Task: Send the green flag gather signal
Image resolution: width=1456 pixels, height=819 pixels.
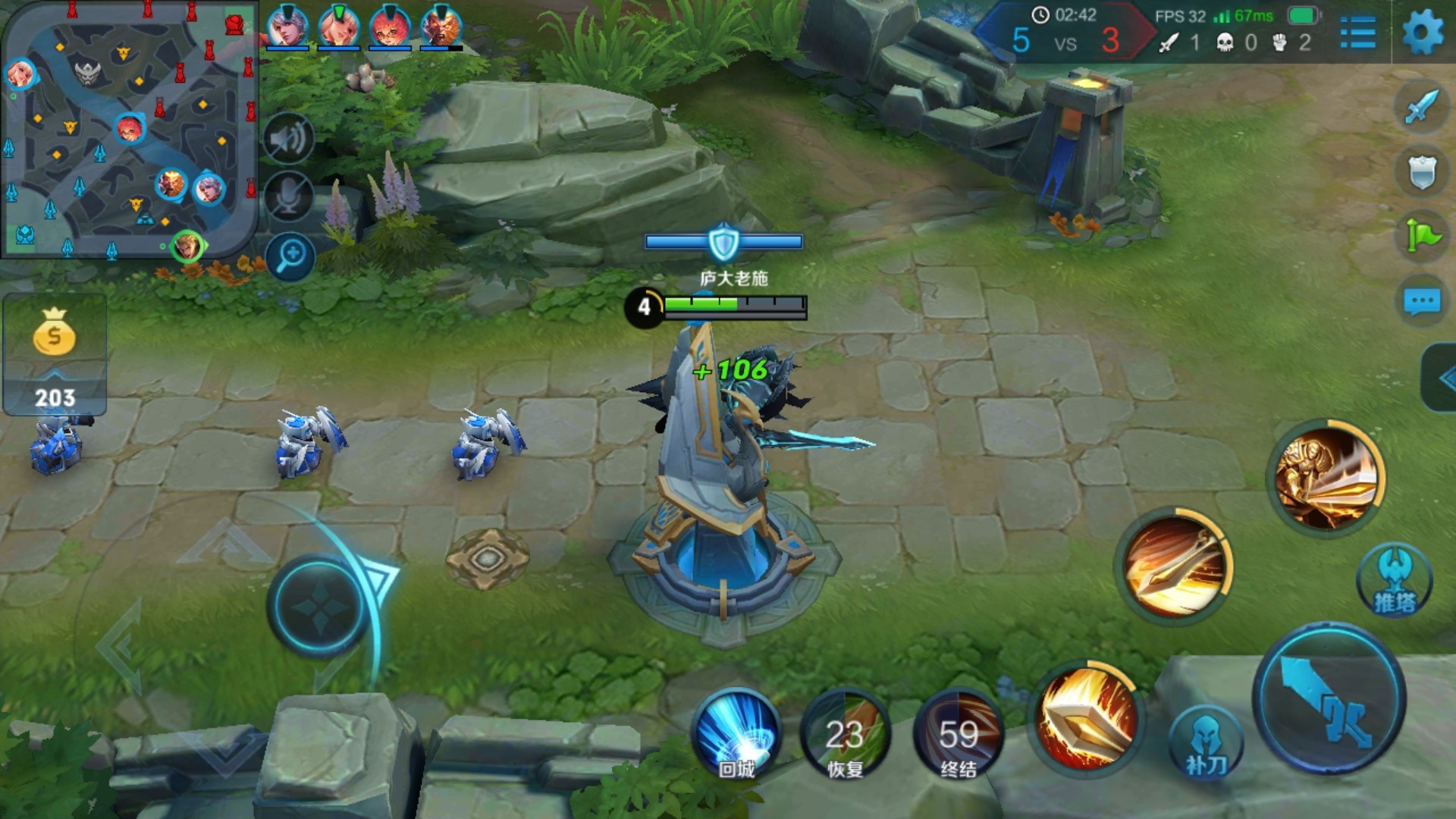Action: click(x=1422, y=235)
